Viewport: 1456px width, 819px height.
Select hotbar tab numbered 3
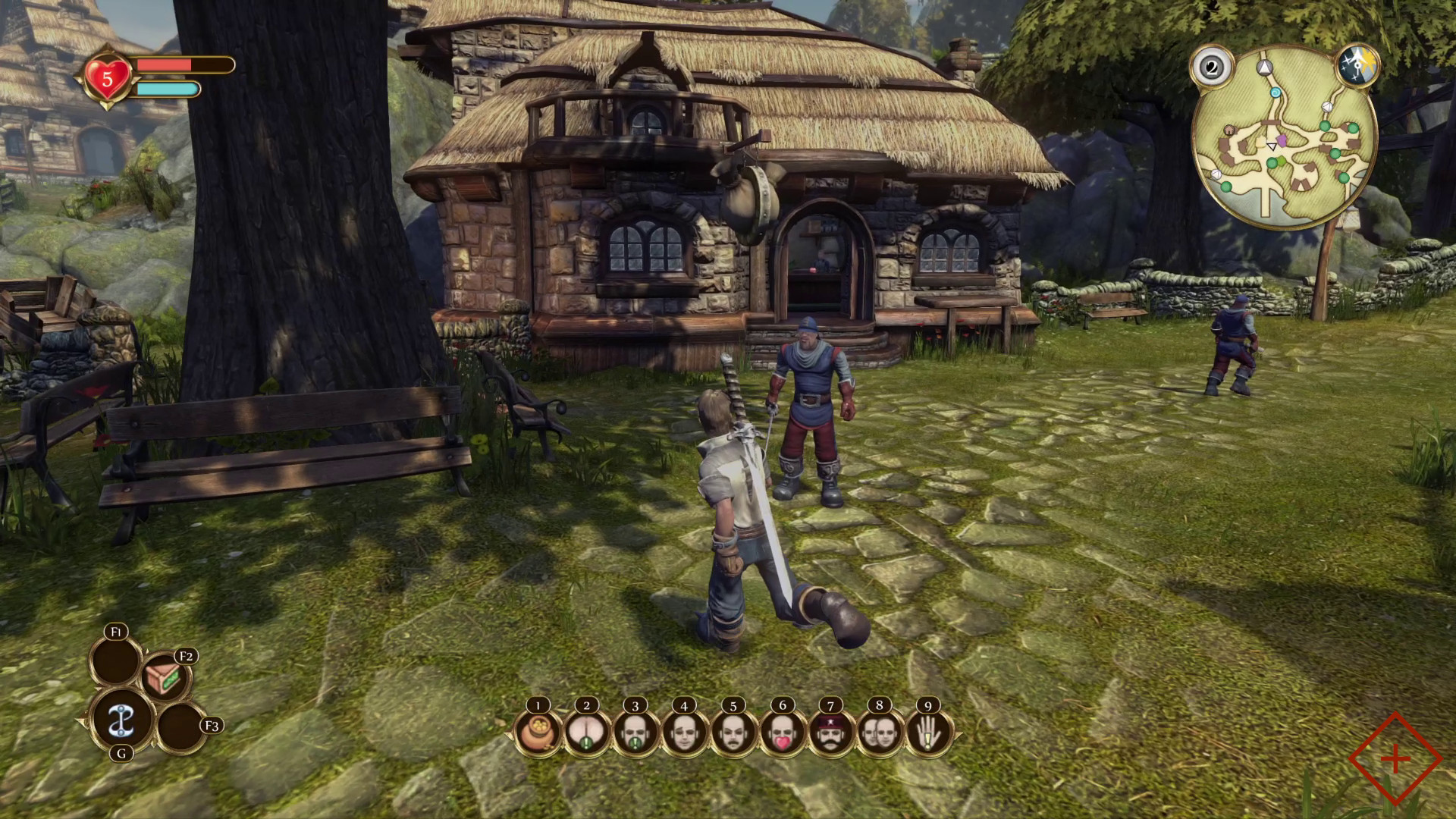635,734
